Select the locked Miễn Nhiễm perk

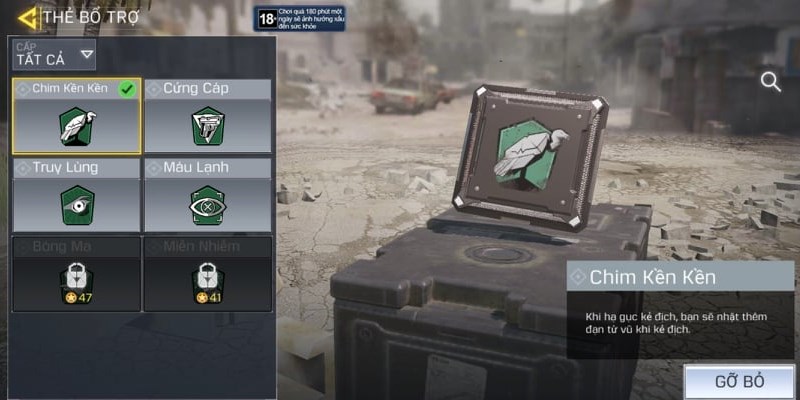point(208,273)
